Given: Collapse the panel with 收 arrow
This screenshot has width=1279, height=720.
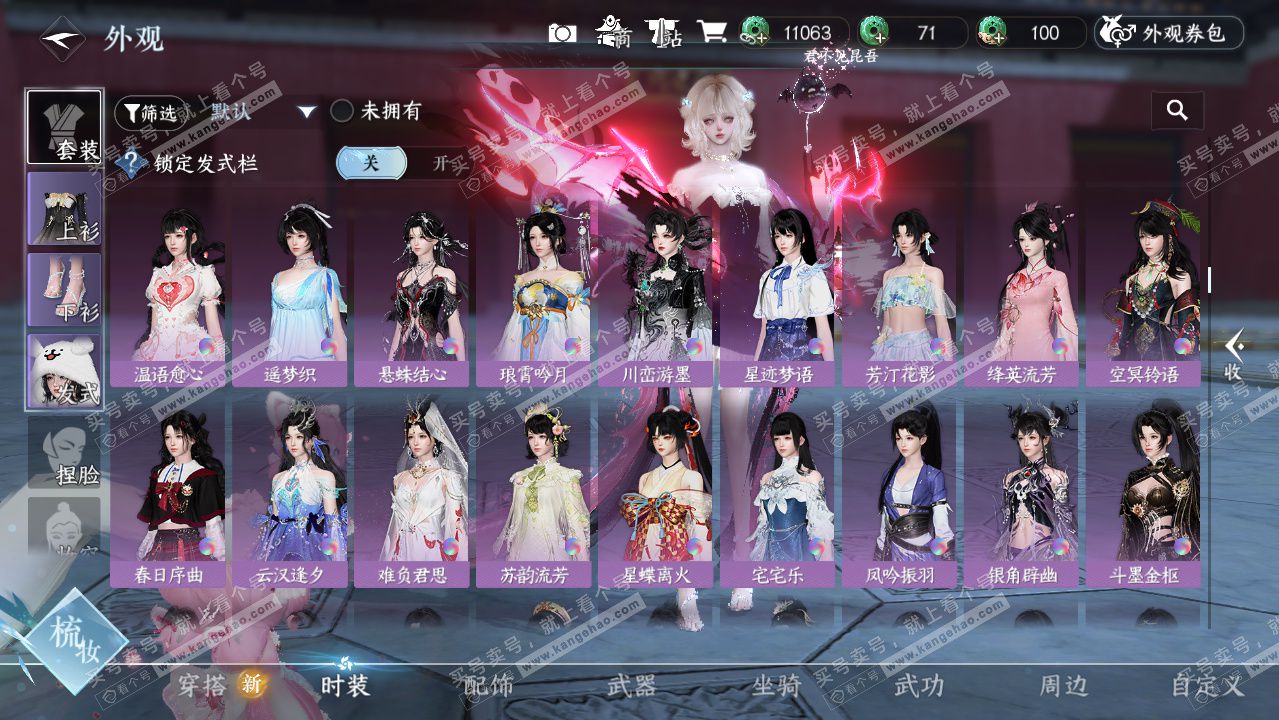Looking at the screenshot, I should 1234,356.
